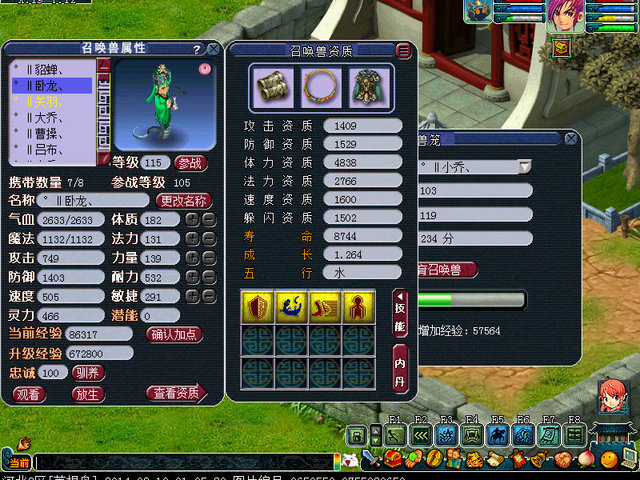Confirm stat points with 确认加点
The height and width of the screenshot is (480, 640).
[x=176, y=335]
